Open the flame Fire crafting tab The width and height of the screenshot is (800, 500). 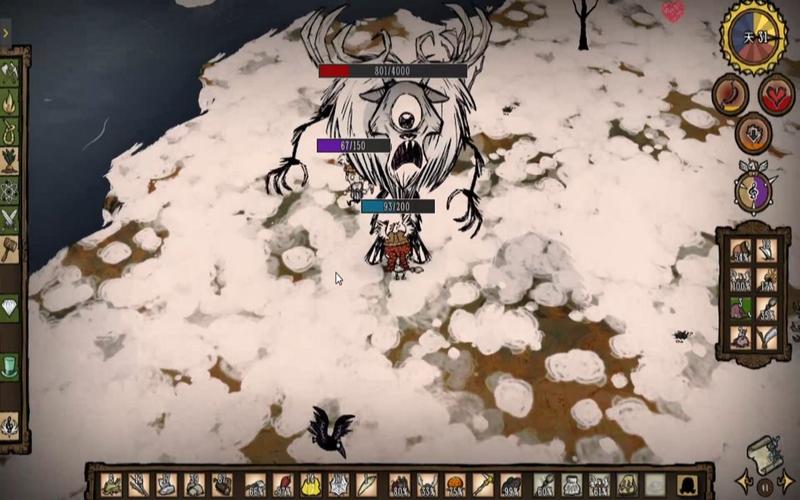10,101
